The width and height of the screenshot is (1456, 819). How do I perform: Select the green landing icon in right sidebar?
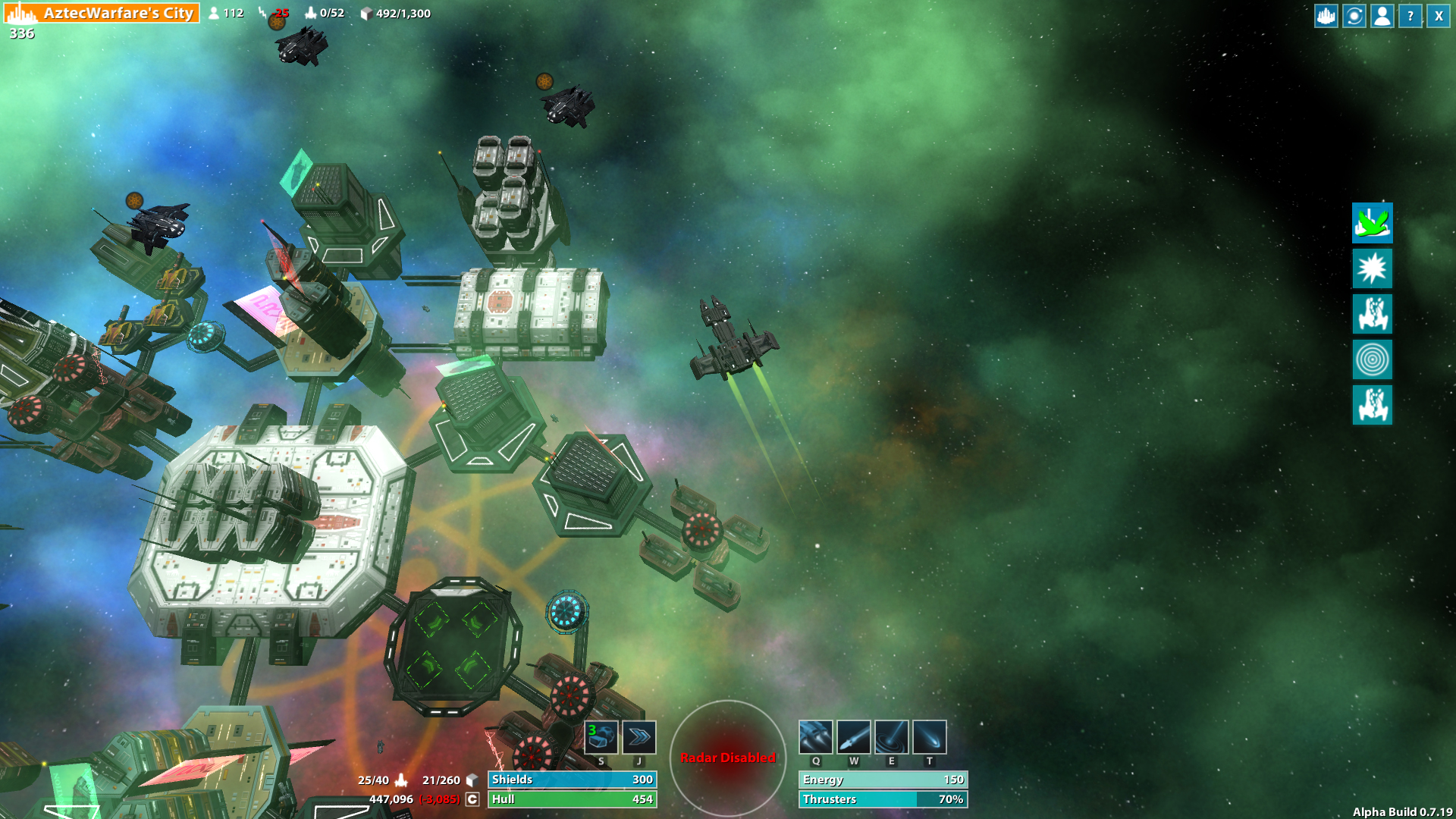coord(1373,224)
